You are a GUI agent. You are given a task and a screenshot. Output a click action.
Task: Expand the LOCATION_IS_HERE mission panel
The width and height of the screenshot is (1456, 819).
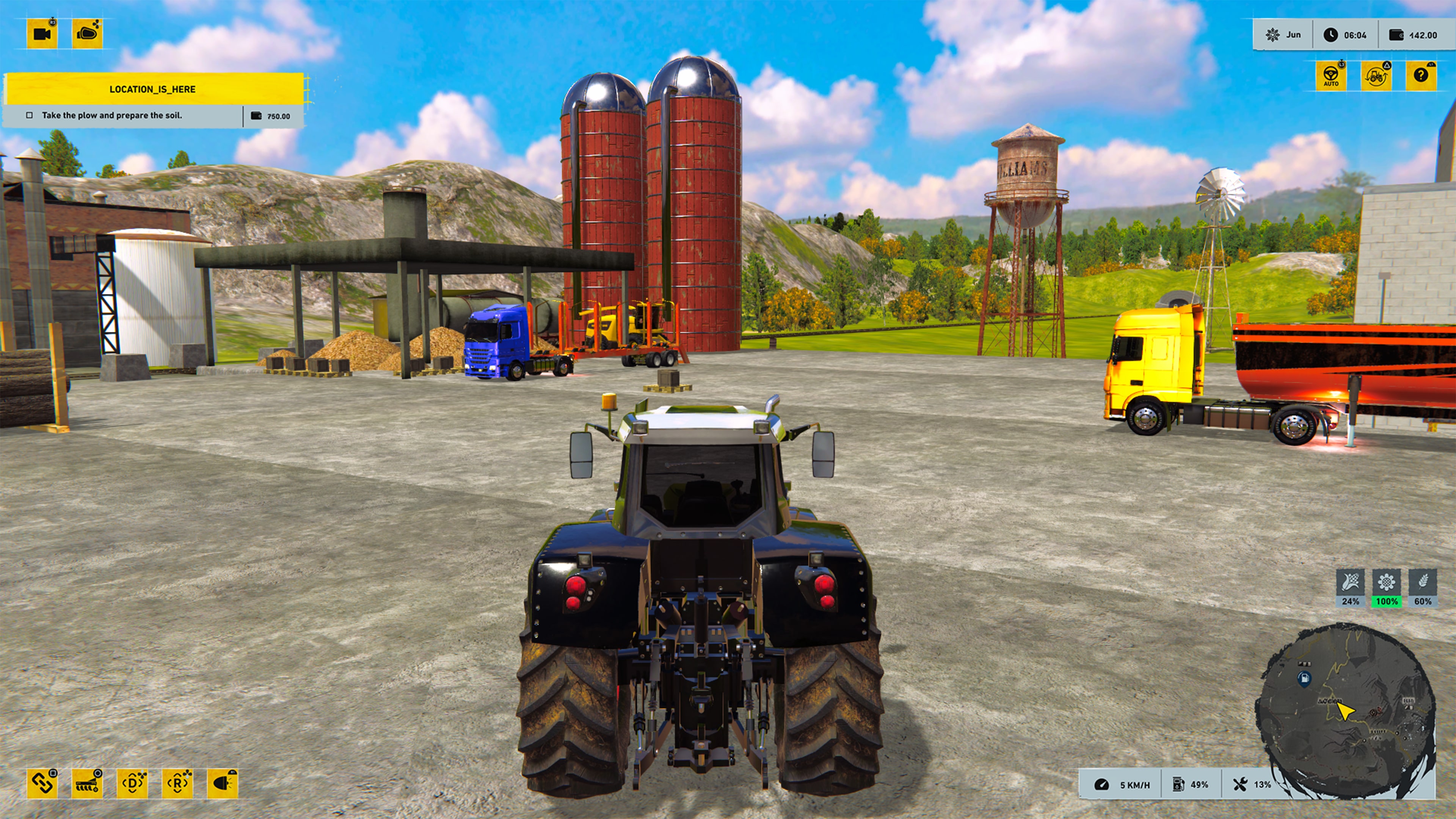coord(152,89)
